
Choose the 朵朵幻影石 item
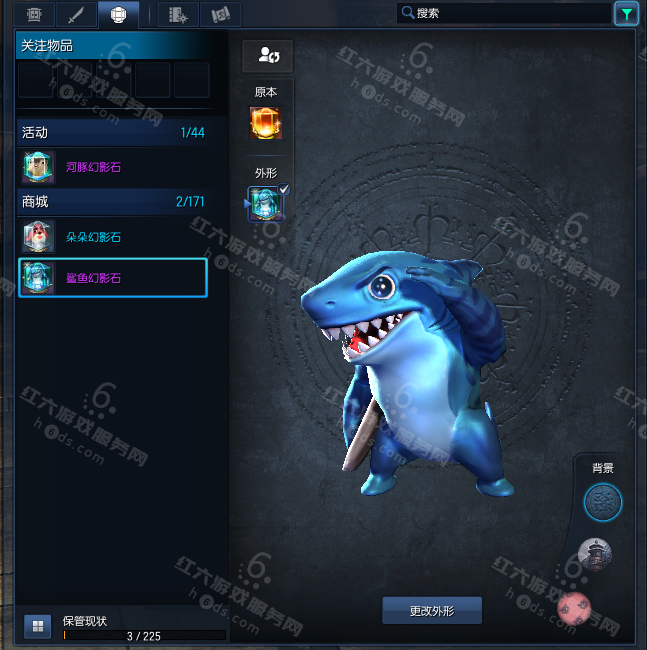click(x=112, y=237)
